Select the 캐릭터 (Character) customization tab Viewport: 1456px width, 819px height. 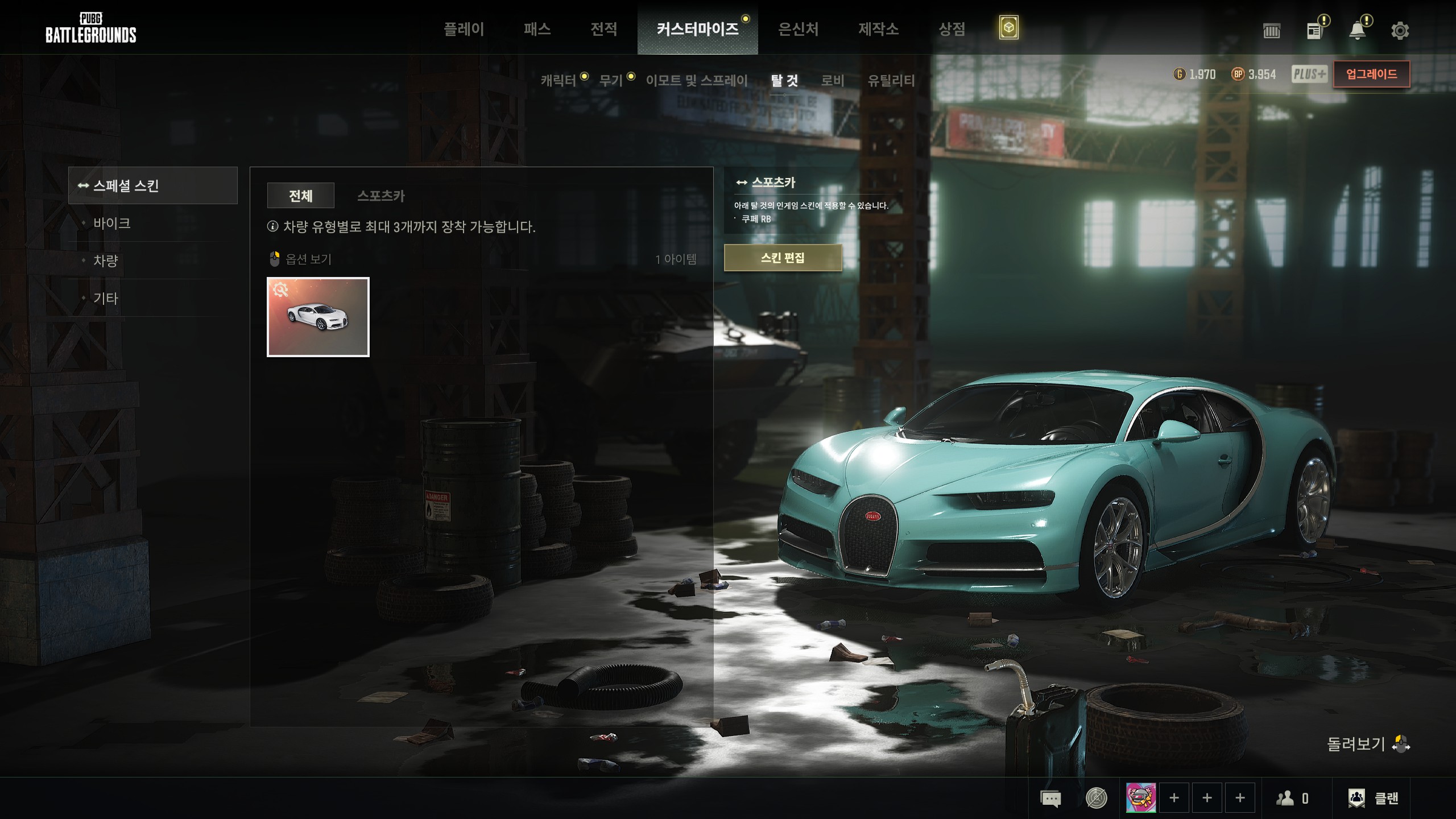559,81
